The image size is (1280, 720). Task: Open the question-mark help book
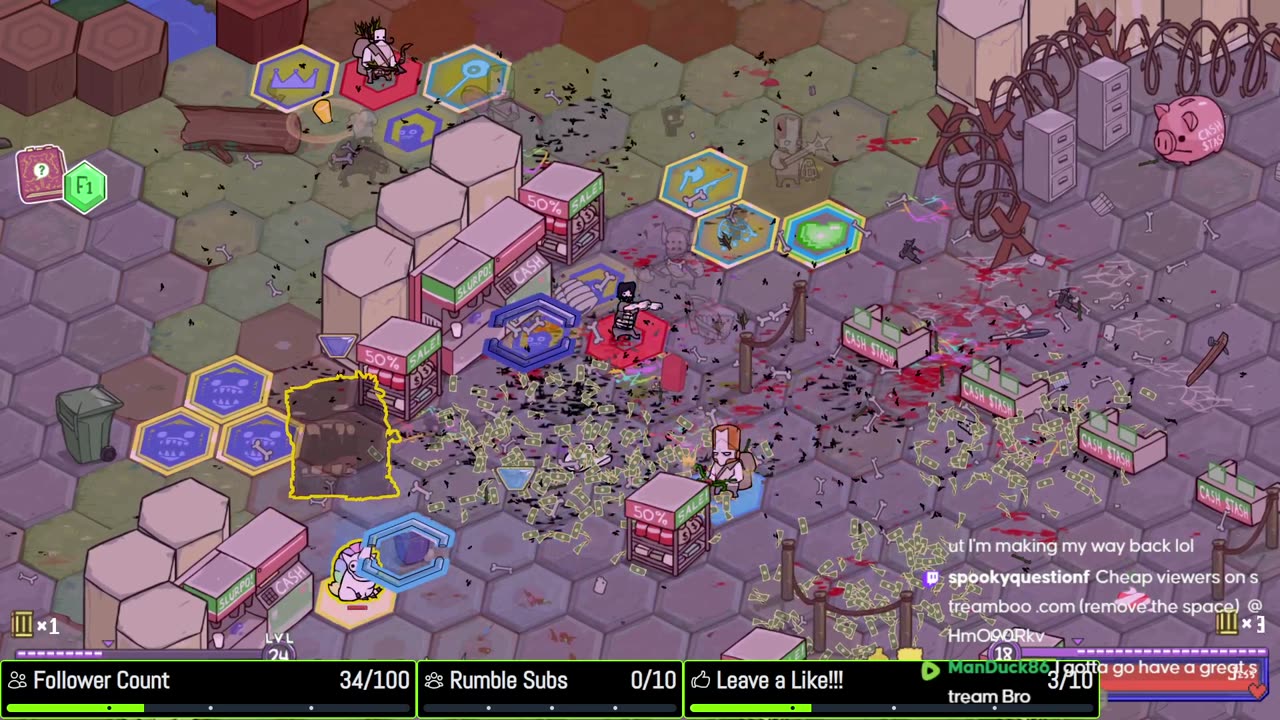(40, 174)
